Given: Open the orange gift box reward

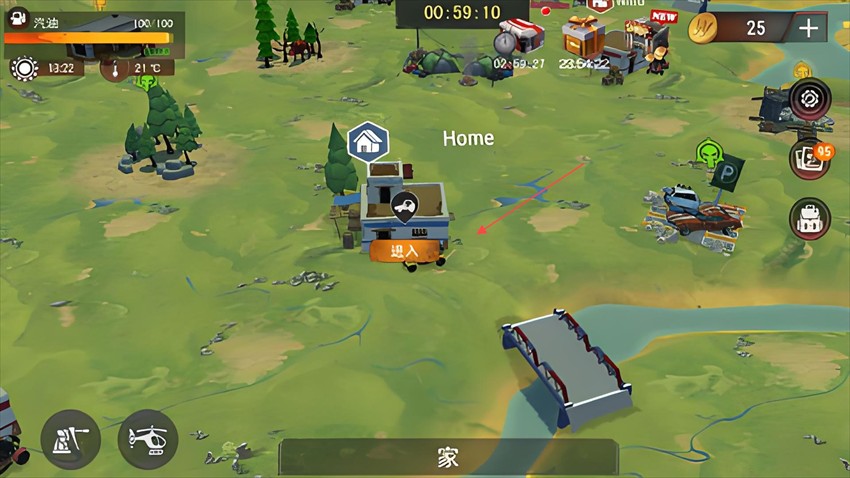Looking at the screenshot, I should (584, 36).
